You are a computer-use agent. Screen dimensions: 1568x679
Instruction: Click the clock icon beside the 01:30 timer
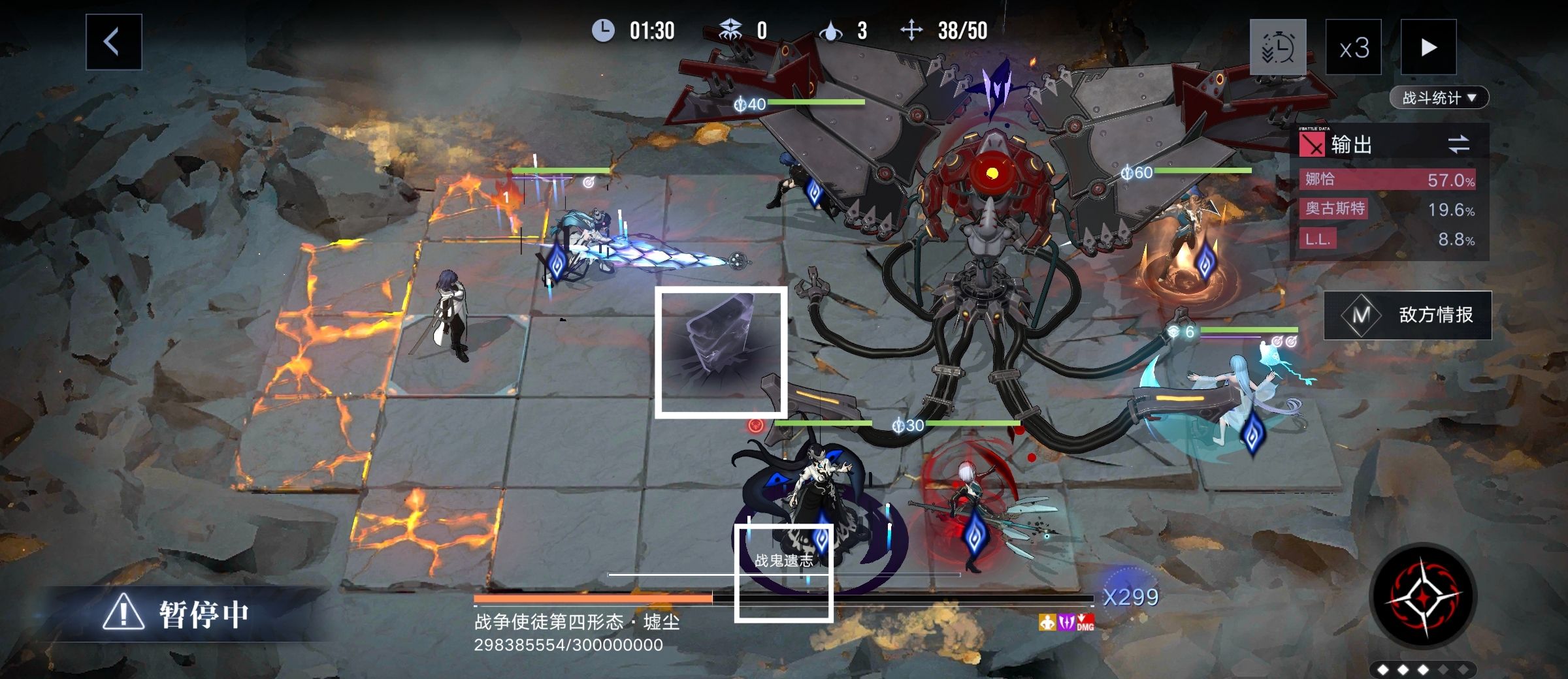click(x=604, y=29)
